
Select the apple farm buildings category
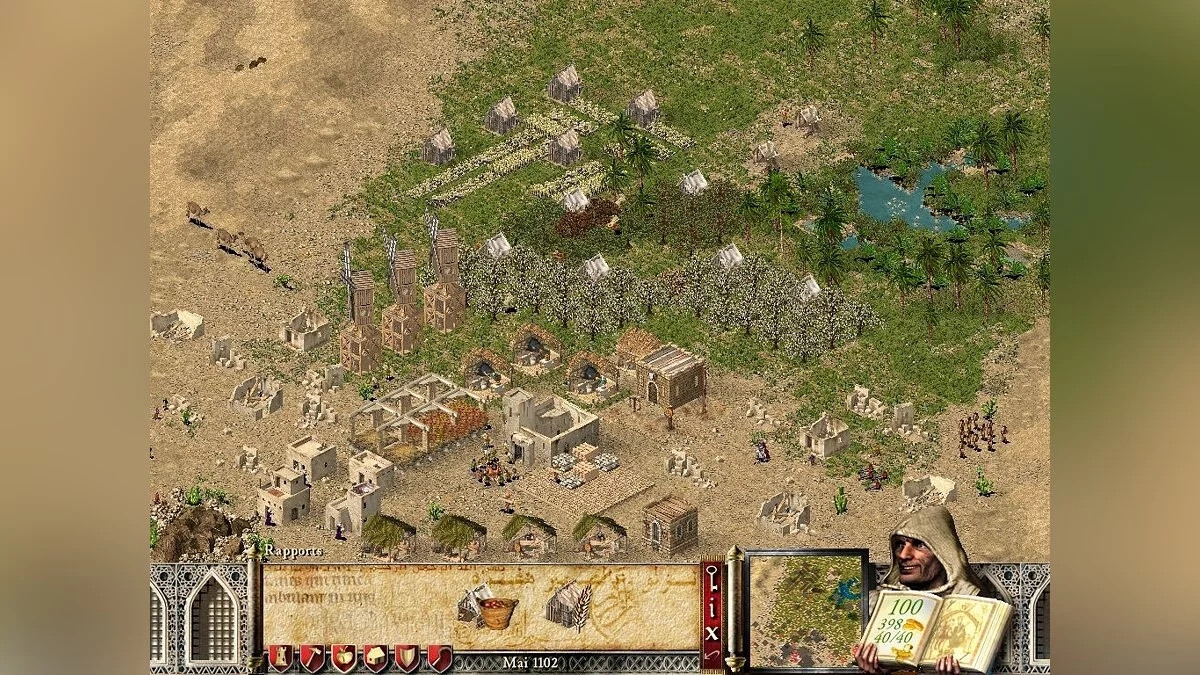tap(343, 658)
